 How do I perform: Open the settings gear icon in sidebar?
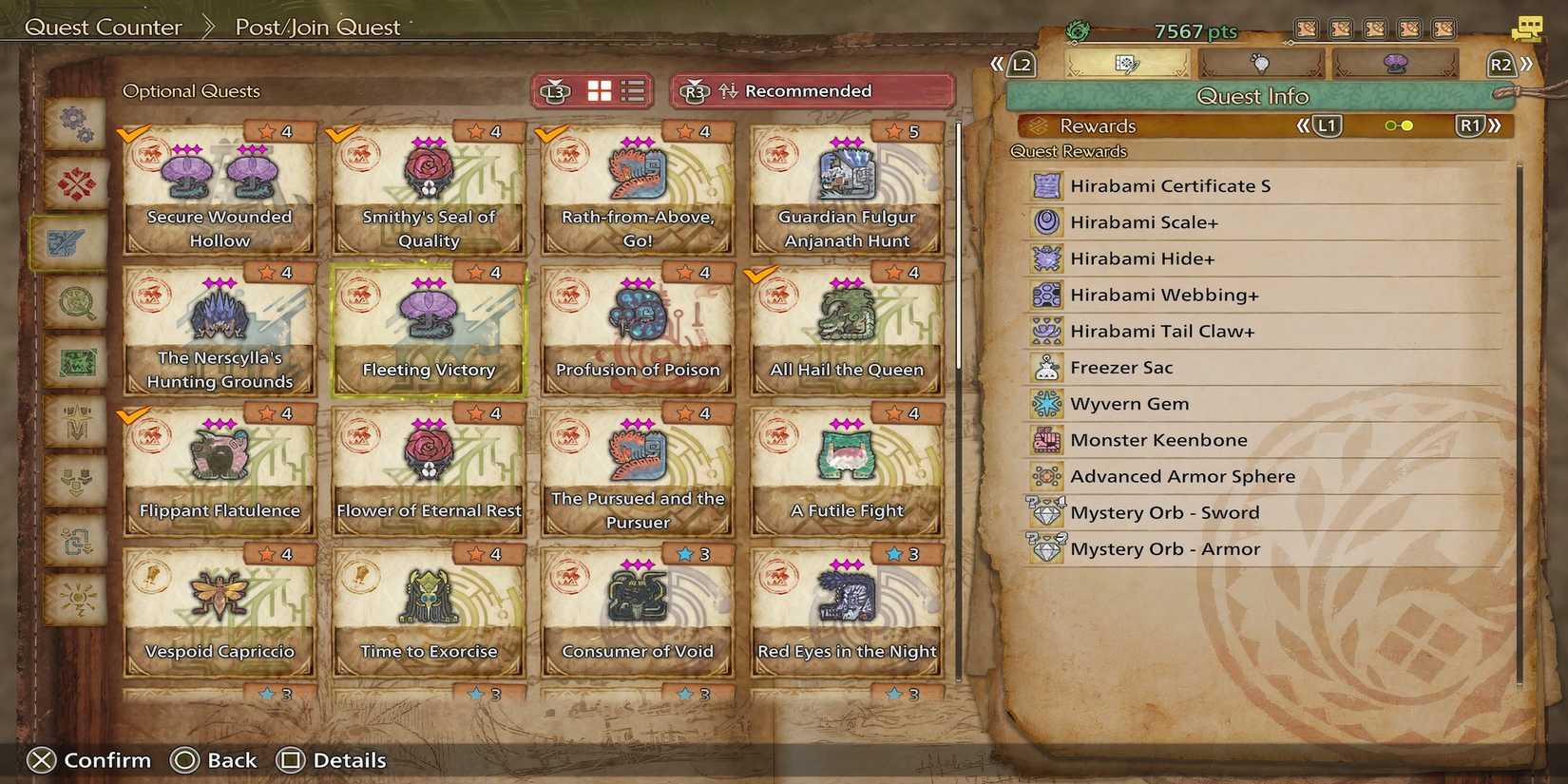[75, 122]
